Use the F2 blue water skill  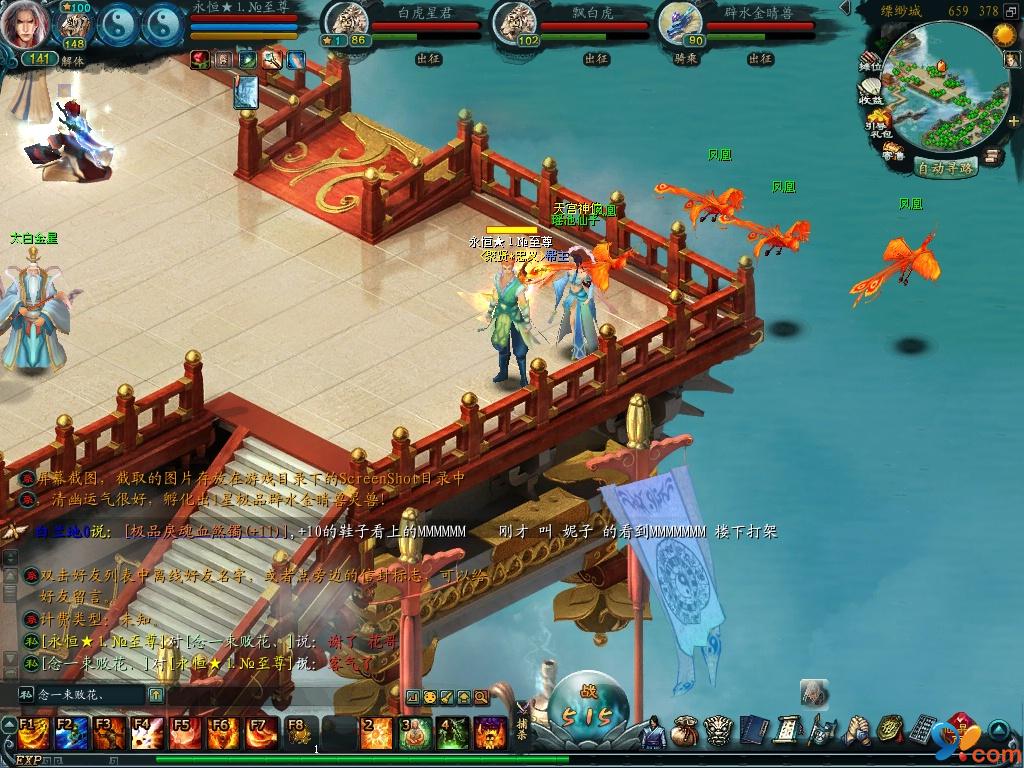tap(68, 733)
